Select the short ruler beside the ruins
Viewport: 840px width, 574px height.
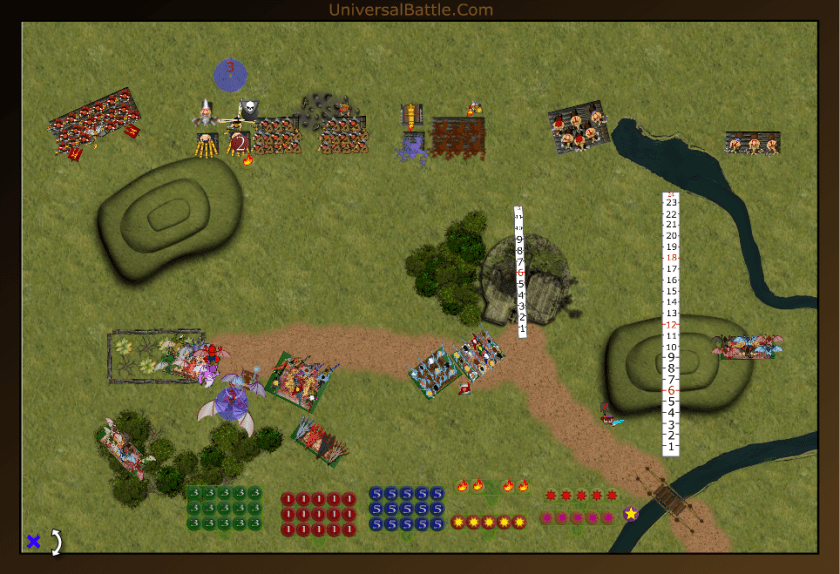520,272
